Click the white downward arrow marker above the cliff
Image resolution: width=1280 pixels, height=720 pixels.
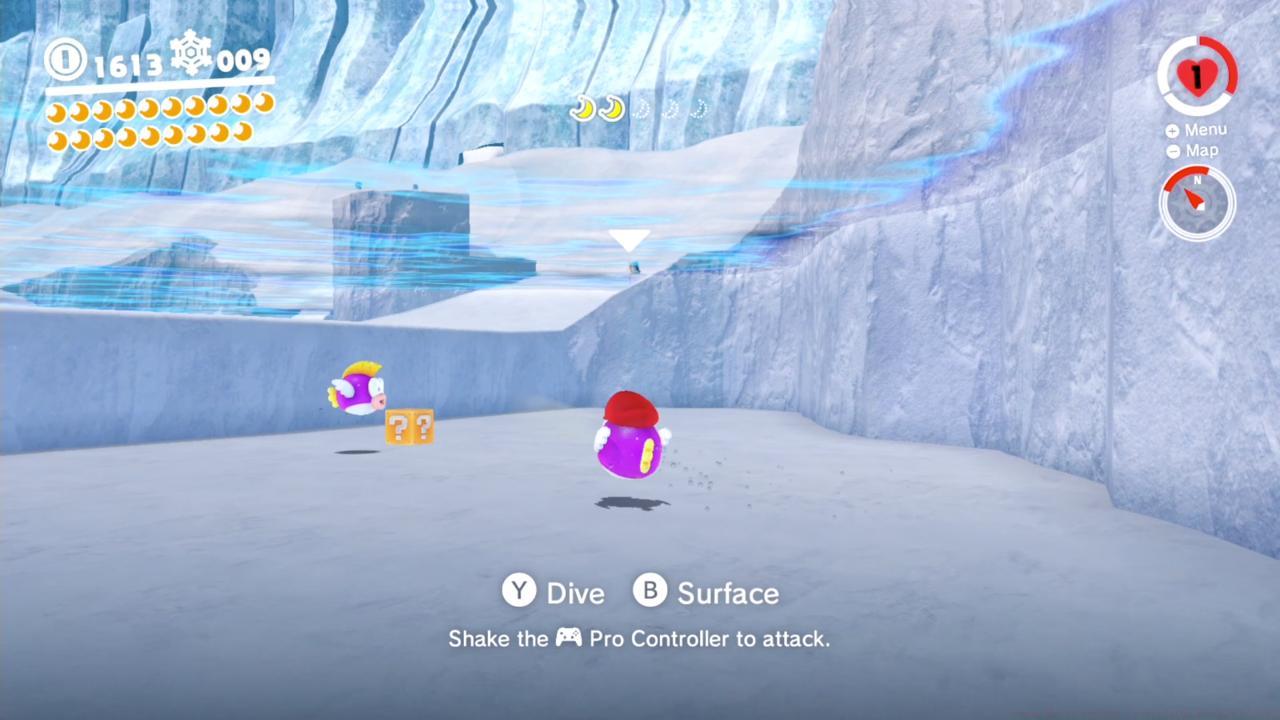point(629,240)
